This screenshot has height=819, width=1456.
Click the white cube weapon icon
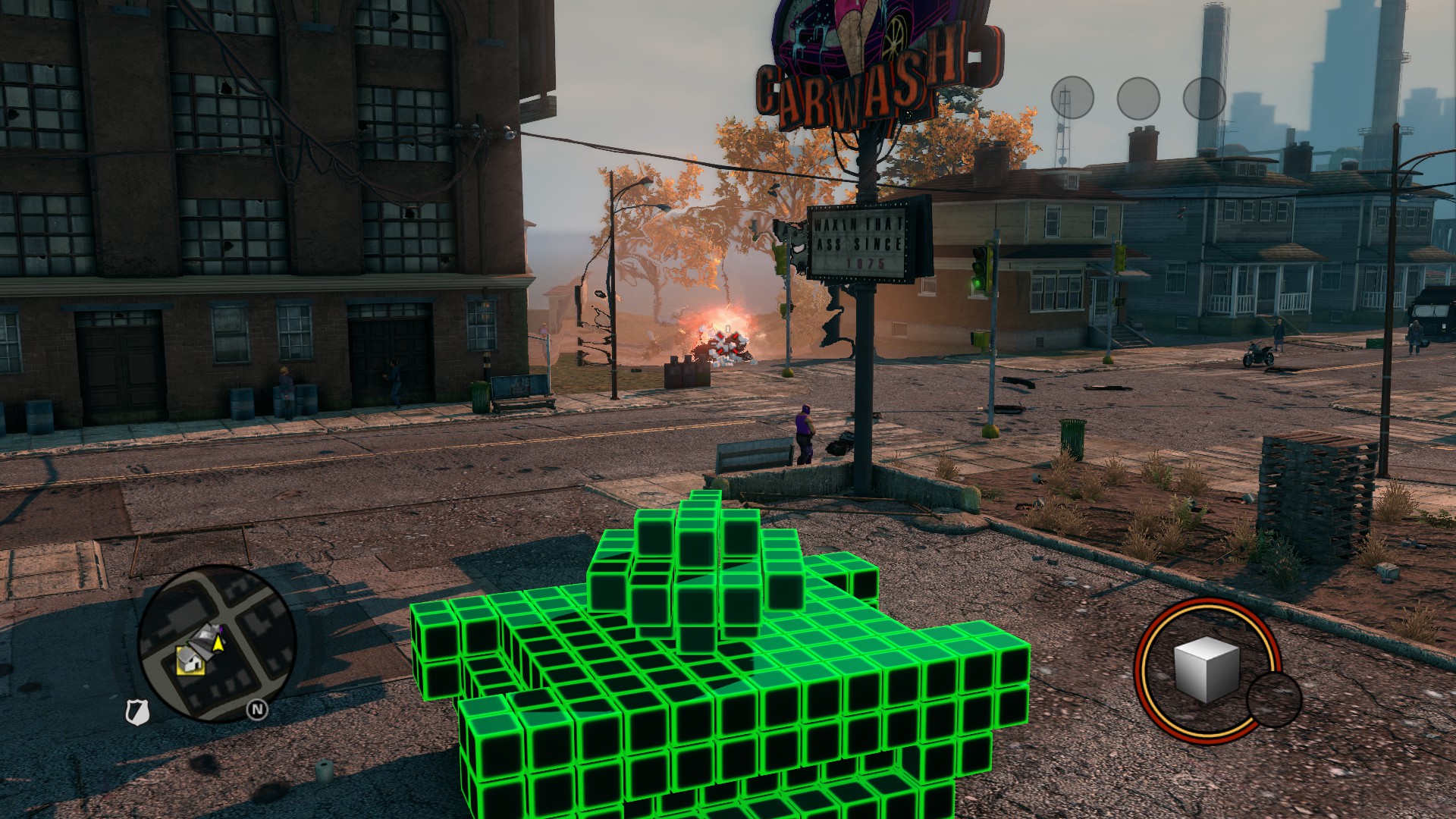pos(1206,669)
